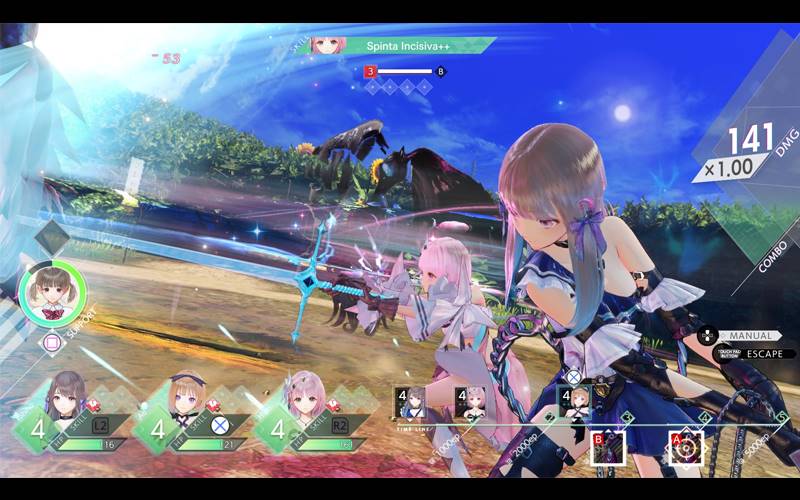
Task: Select the grey-haired girl's timeline portrait
Action: 413,402
